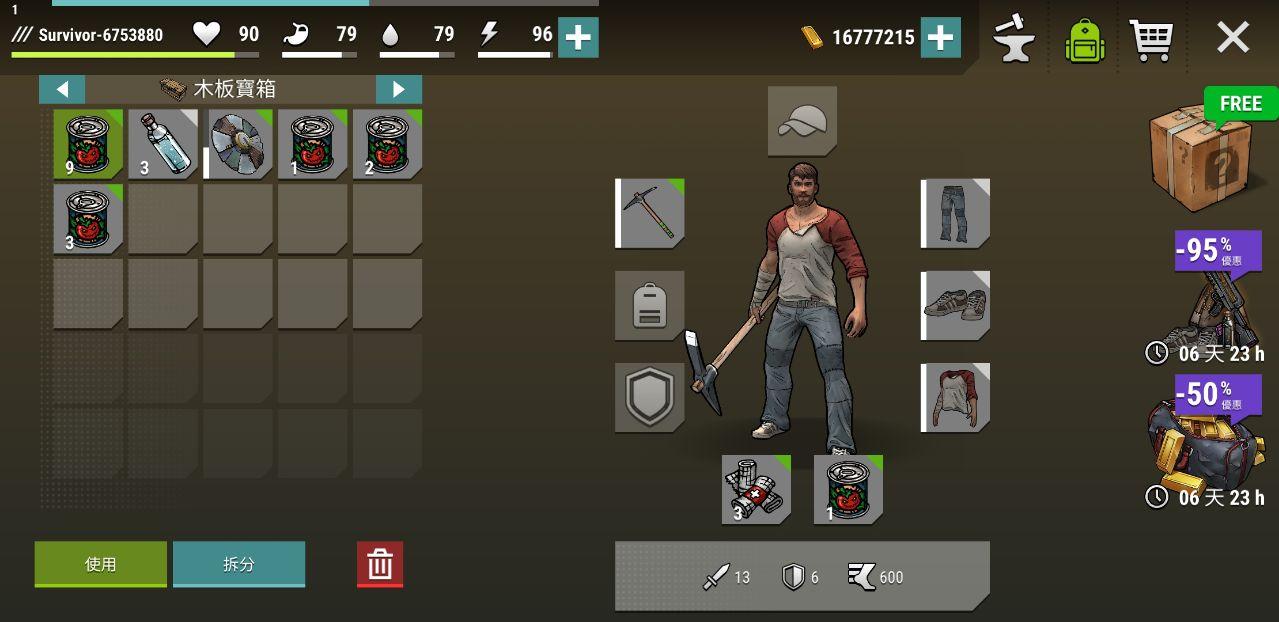The width and height of the screenshot is (1279, 622).
Task: Add gold bars with the plus button
Action: pyautogui.click(x=939, y=38)
